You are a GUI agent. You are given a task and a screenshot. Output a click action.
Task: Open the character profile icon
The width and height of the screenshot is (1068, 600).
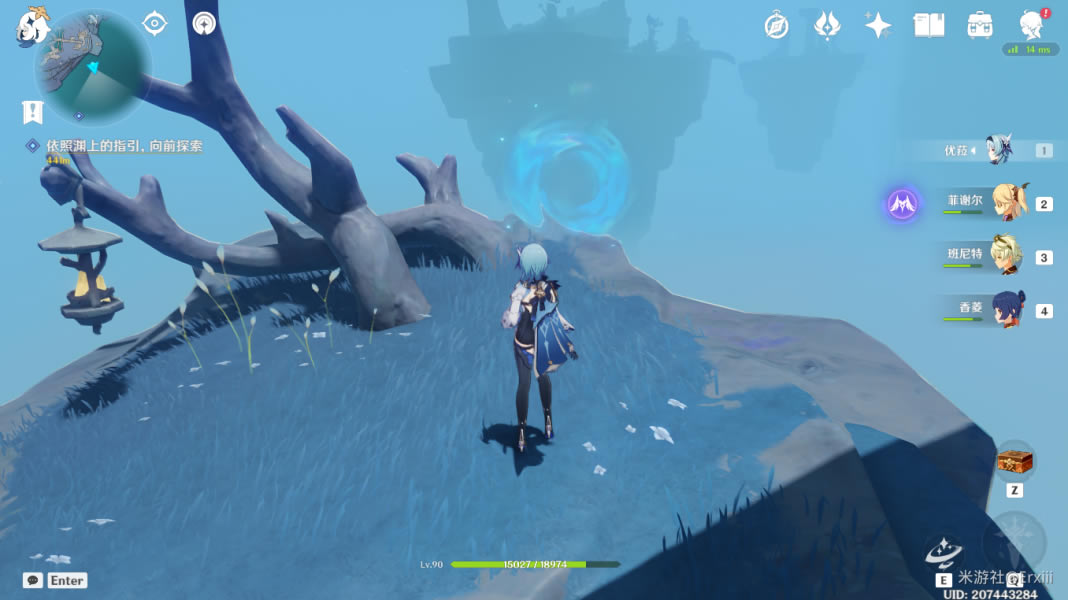[x=1031, y=26]
